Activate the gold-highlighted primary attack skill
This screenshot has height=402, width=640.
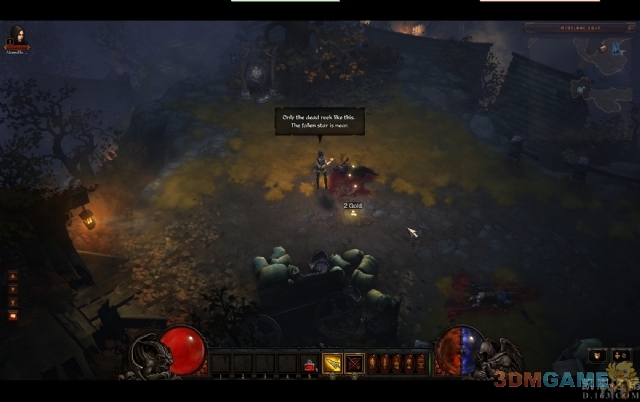click(332, 363)
